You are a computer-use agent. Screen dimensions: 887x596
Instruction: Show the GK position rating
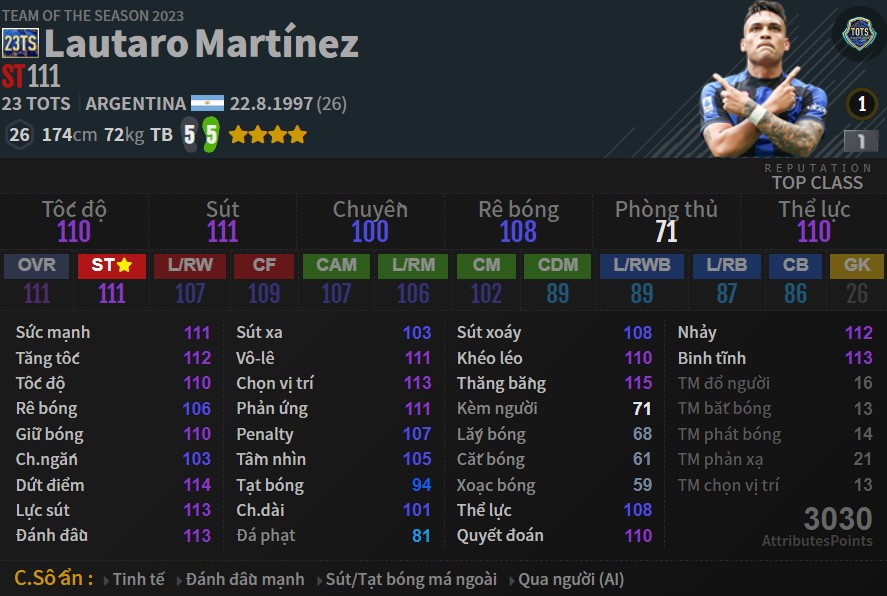pos(857,266)
